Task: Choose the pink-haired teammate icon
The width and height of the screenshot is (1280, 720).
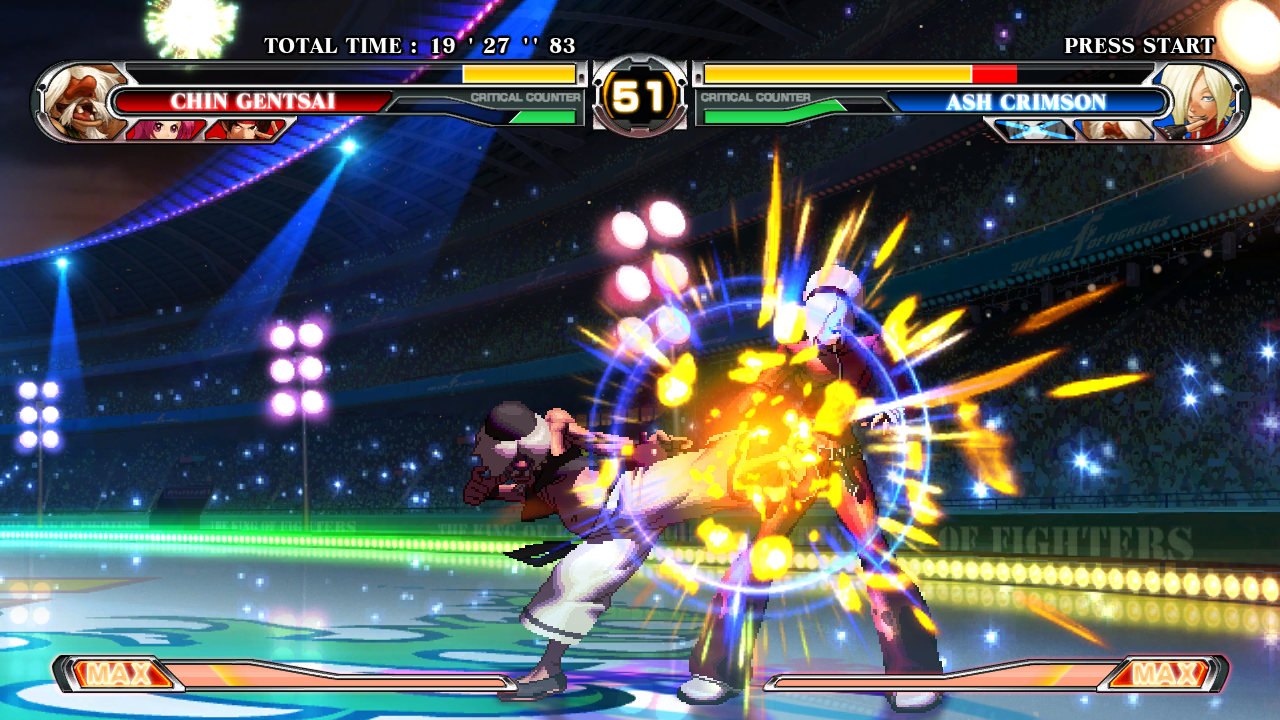Action: (164, 130)
